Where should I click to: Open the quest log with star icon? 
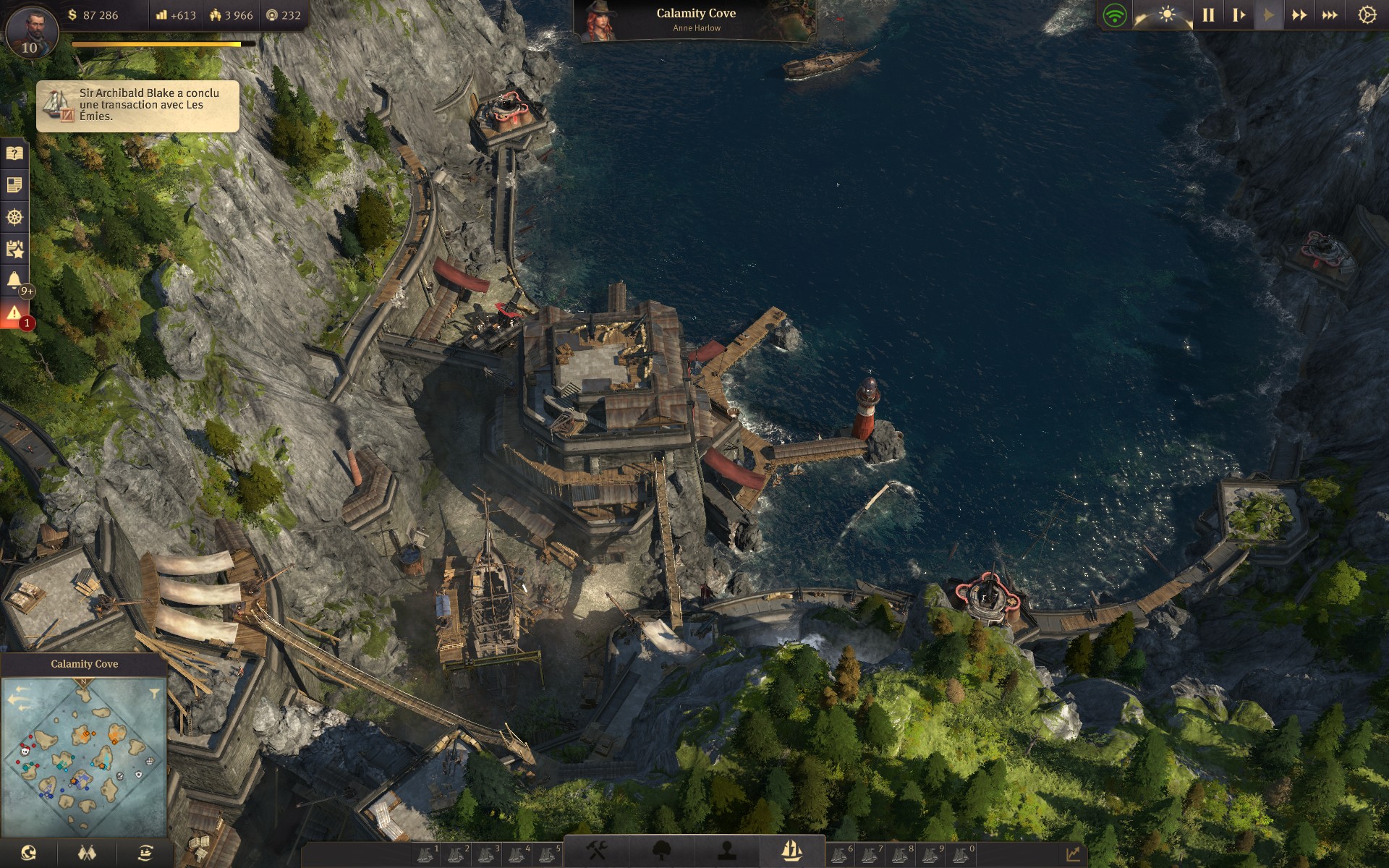pyautogui.click(x=14, y=250)
